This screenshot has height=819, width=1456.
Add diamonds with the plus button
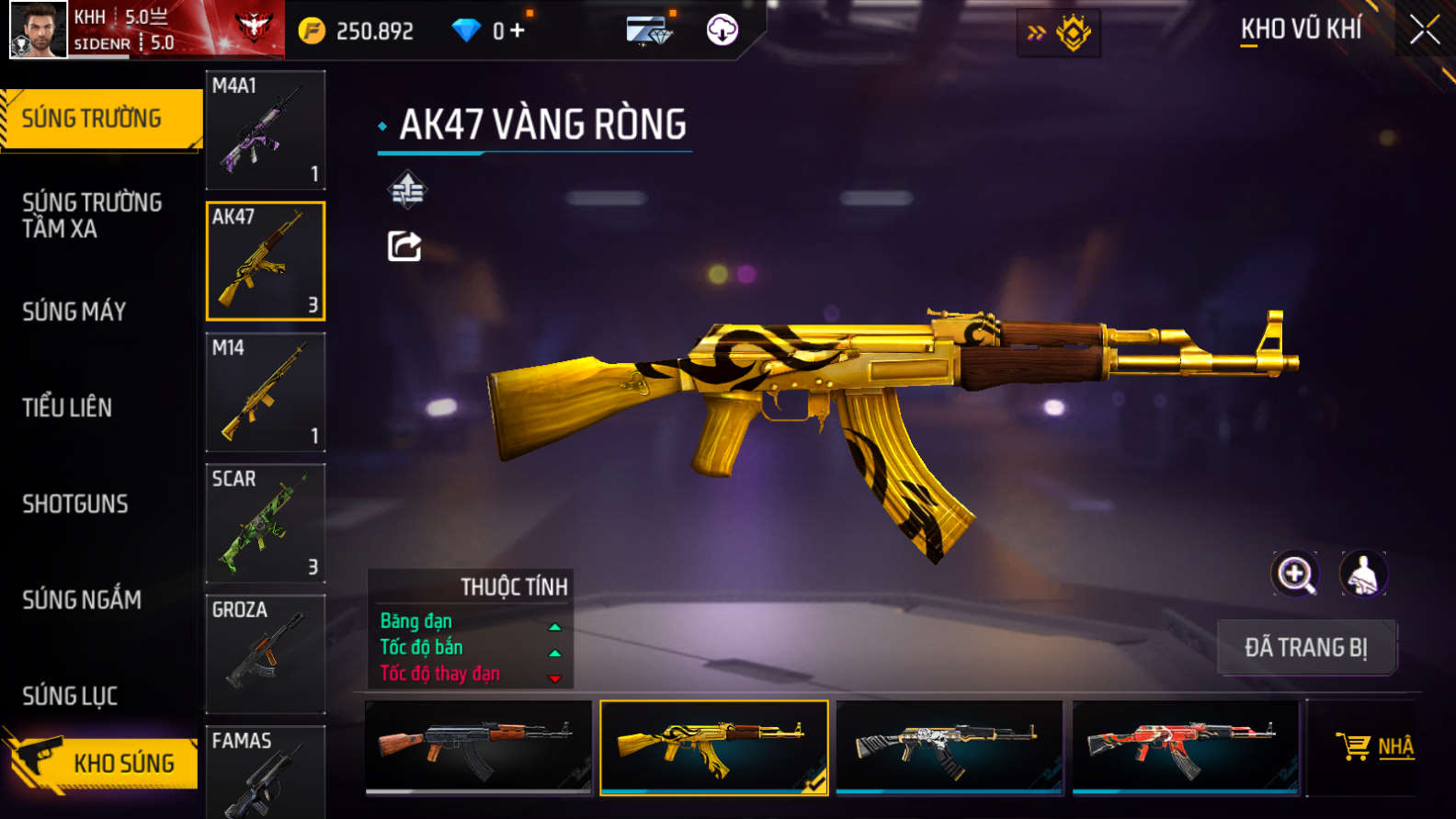click(518, 30)
